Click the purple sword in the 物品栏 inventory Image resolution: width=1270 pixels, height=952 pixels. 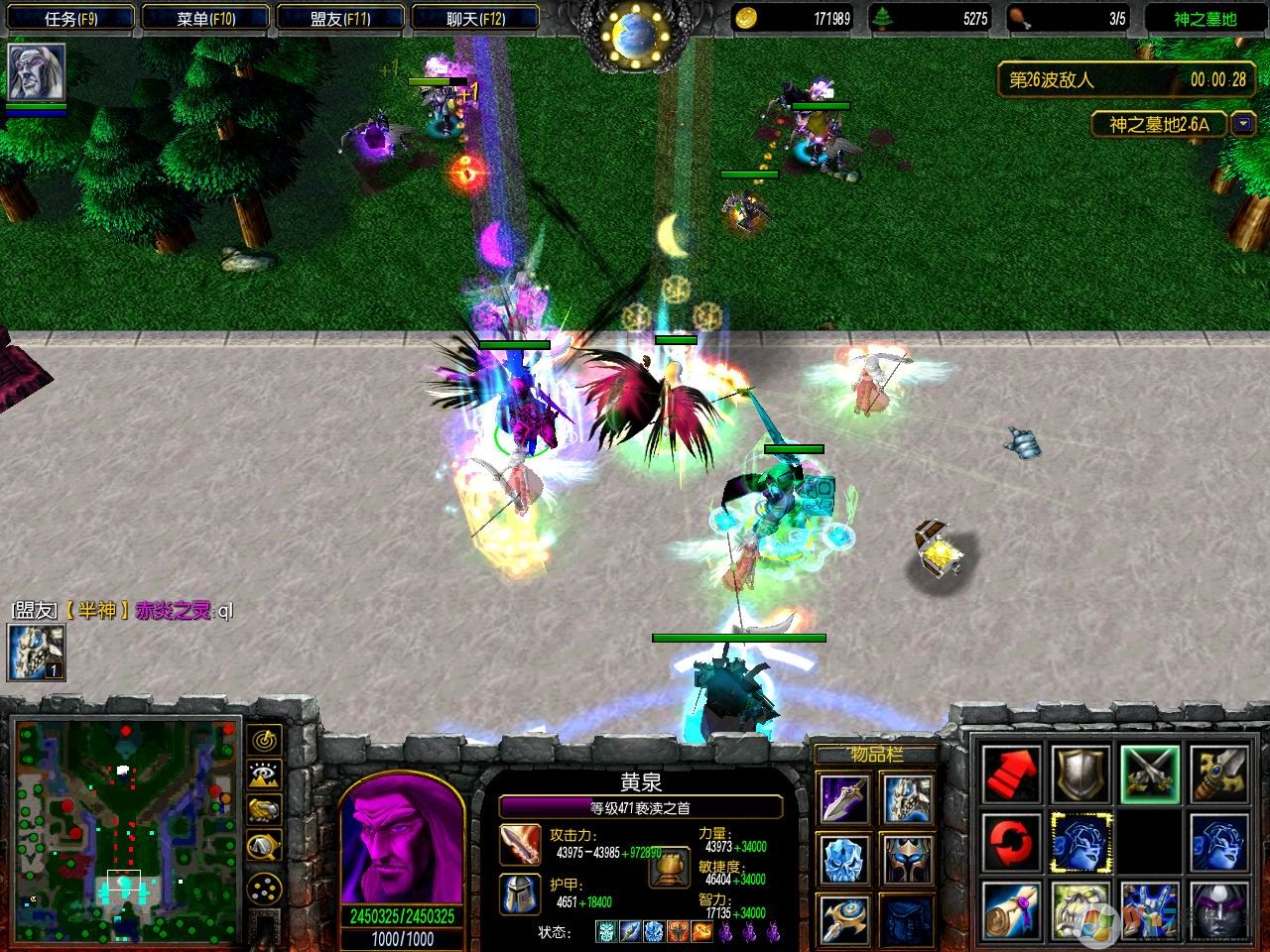(x=846, y=798)
